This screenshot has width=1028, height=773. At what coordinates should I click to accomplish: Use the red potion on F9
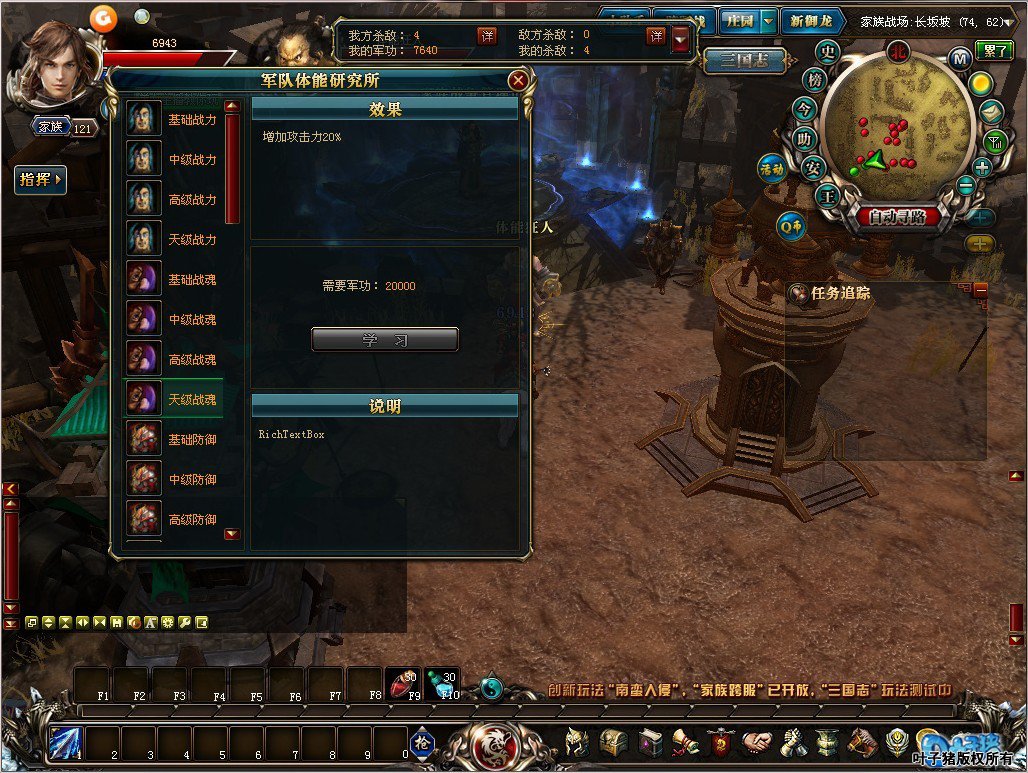click(405, 684)
